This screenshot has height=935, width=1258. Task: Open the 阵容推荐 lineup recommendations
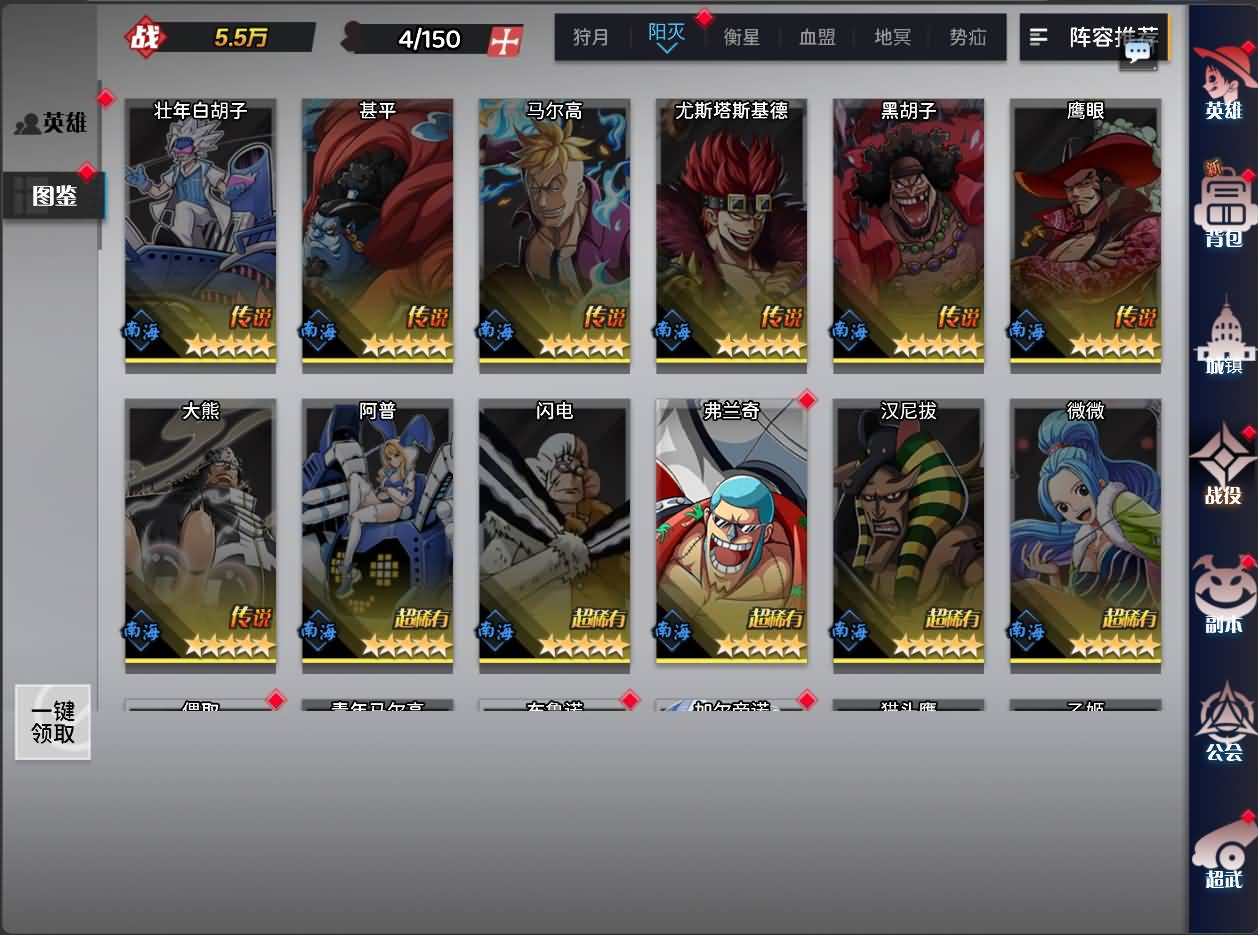click(x=1091, y=37)
